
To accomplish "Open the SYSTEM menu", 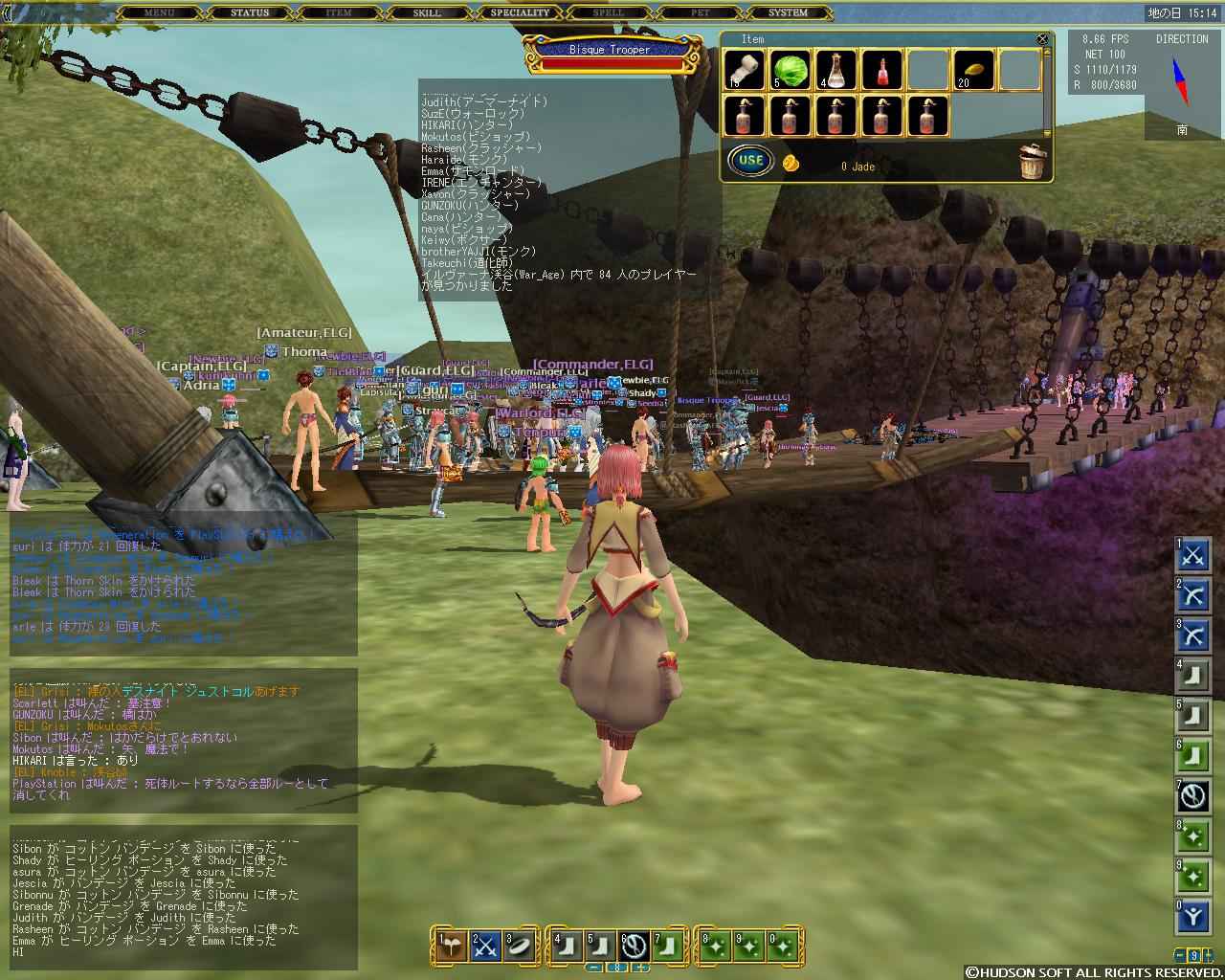I will point(788,12).
